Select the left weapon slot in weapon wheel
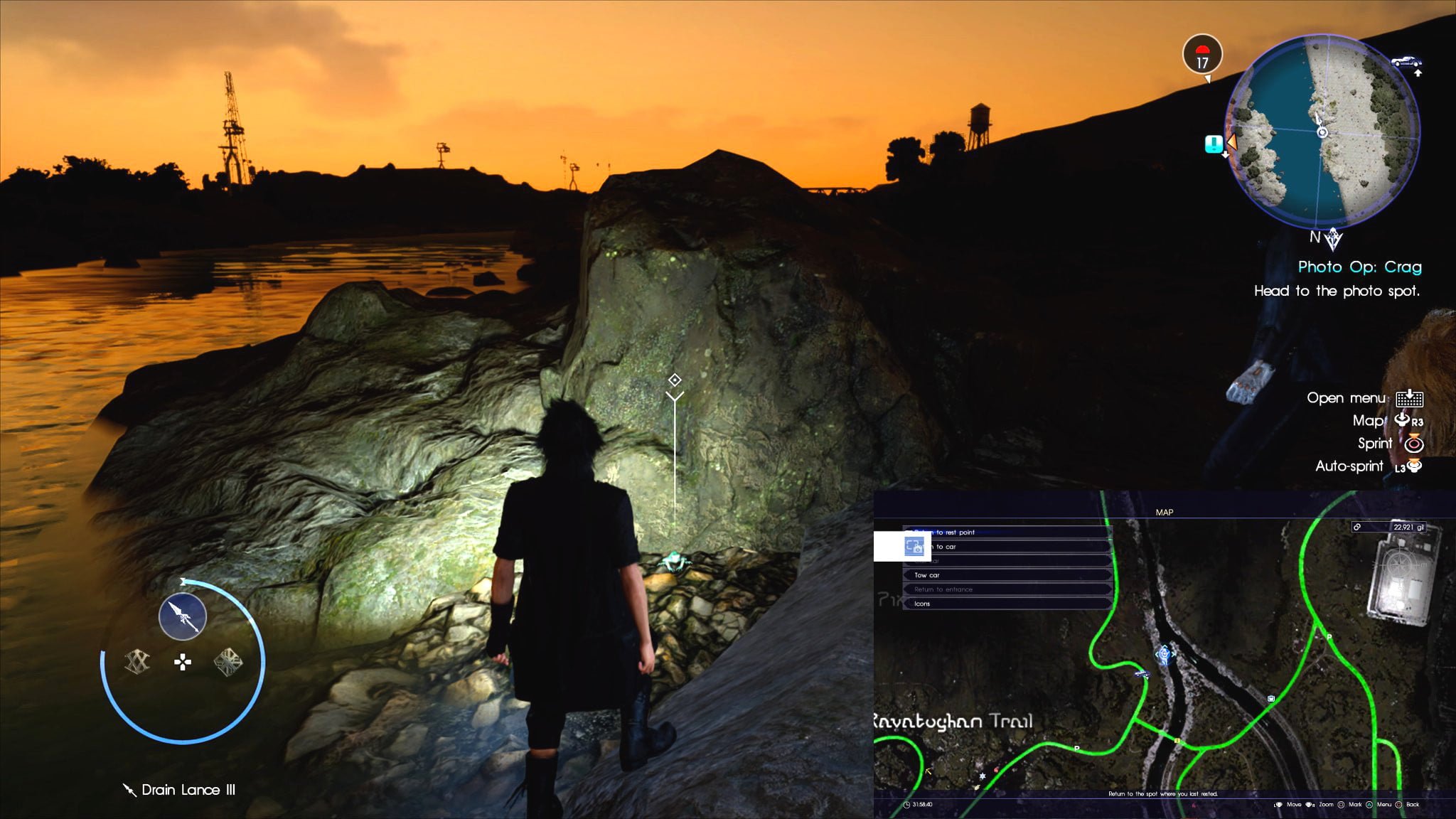This screenshot has height=819, width=1456. coord(137,662)
